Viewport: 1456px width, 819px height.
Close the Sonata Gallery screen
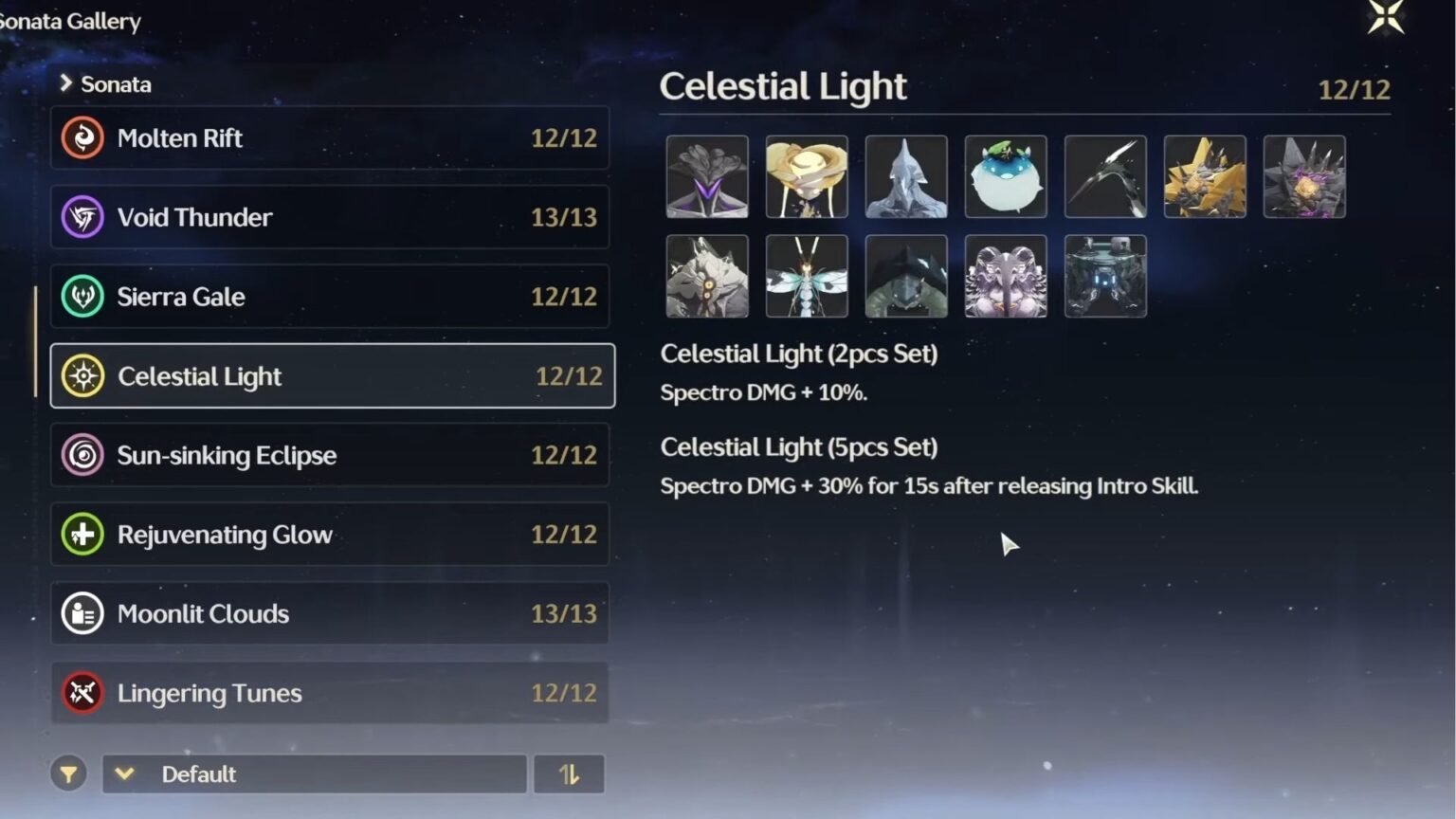1385,17
